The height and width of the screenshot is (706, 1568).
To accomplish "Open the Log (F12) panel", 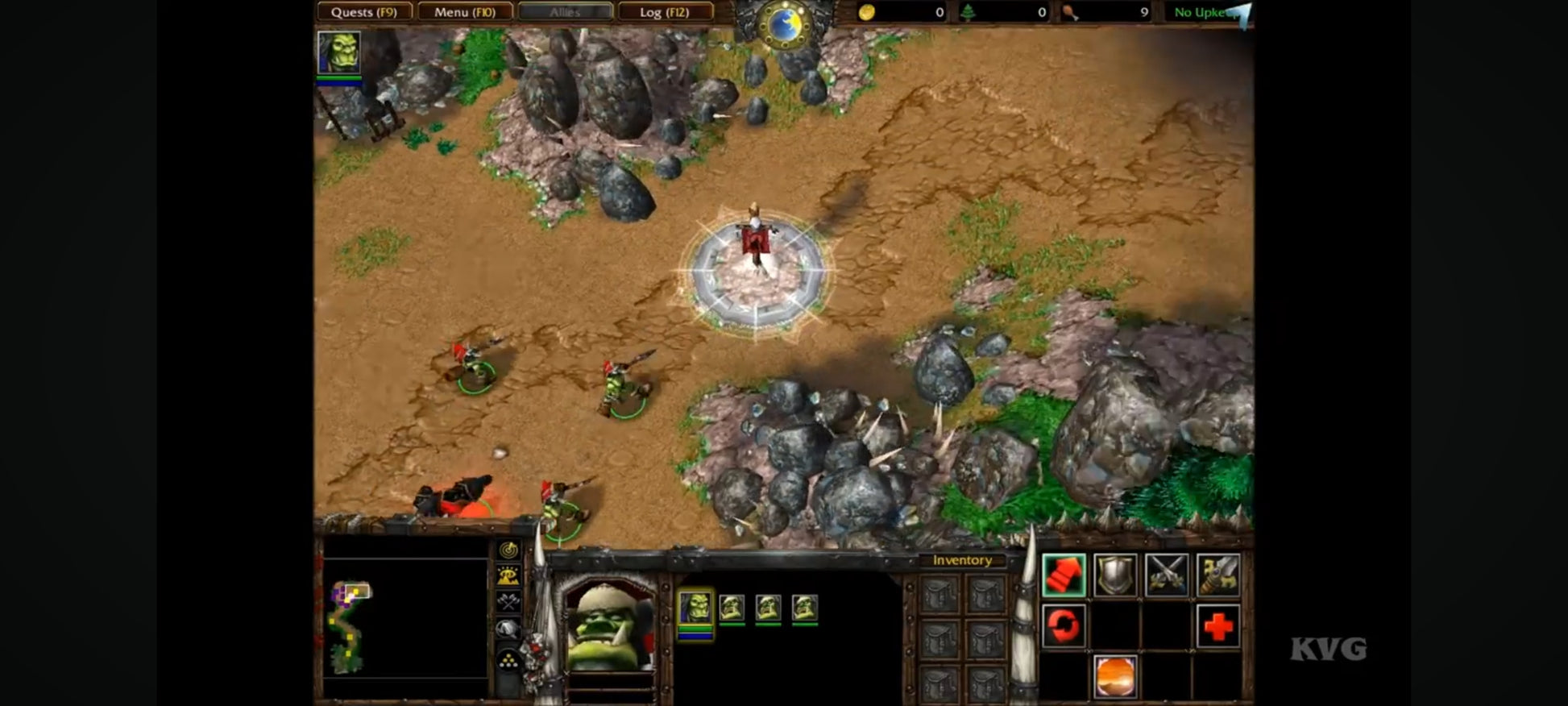I will (x=664, y=12).
